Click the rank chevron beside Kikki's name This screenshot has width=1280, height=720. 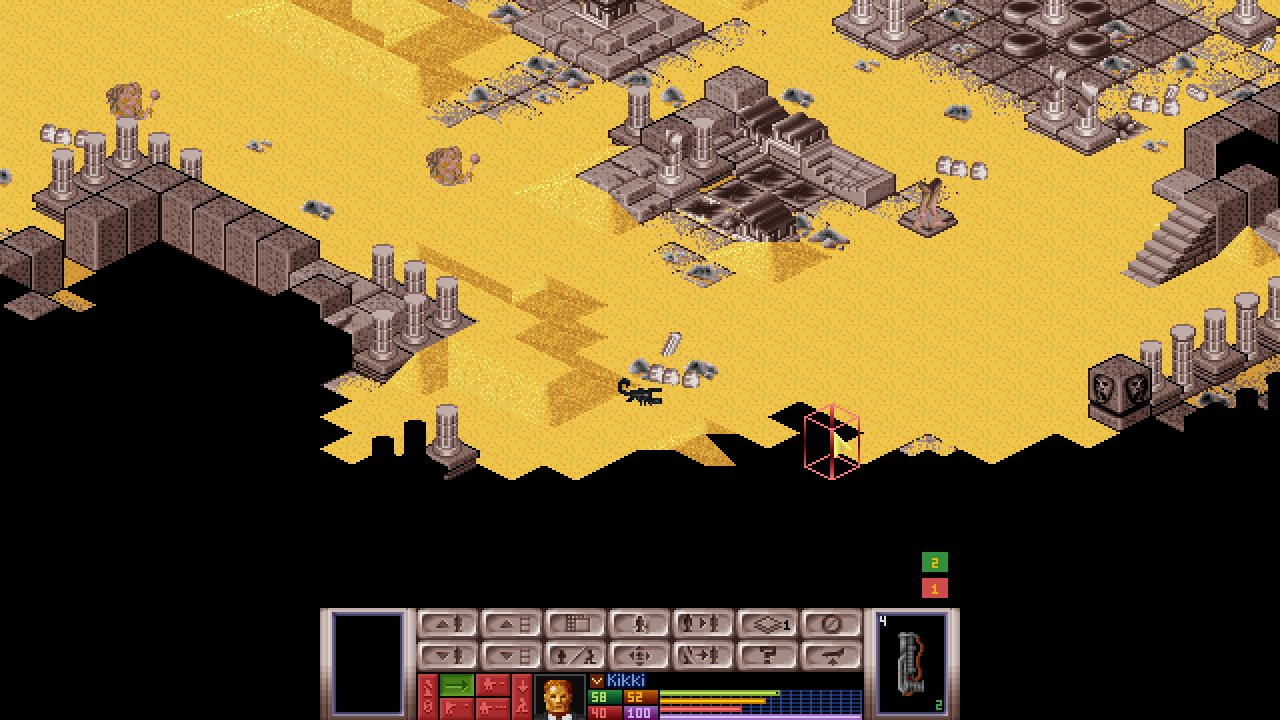pos(597,681)
